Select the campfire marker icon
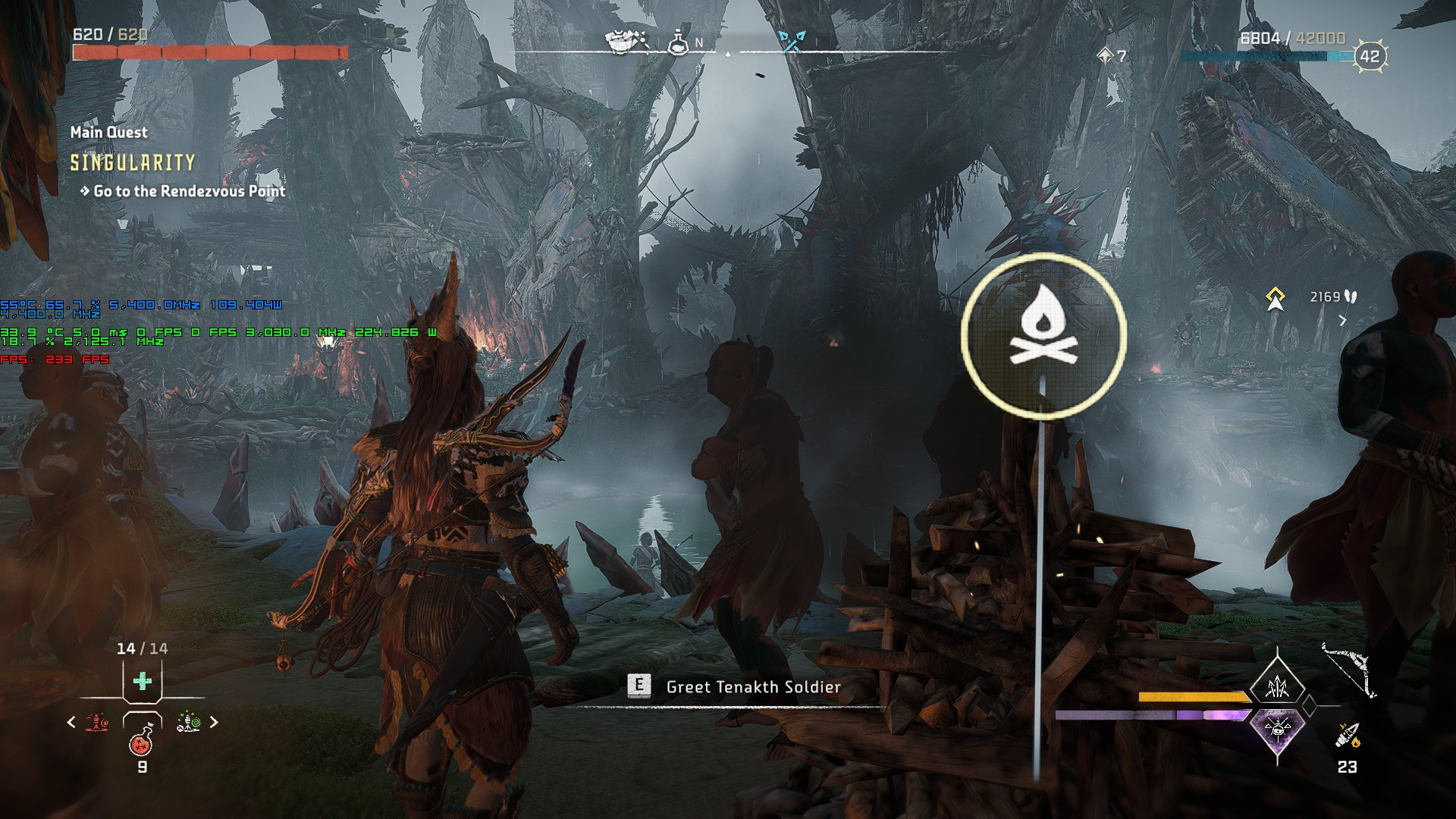The width and height of the screenshot is (1456, 819). tap(1043, 336)
